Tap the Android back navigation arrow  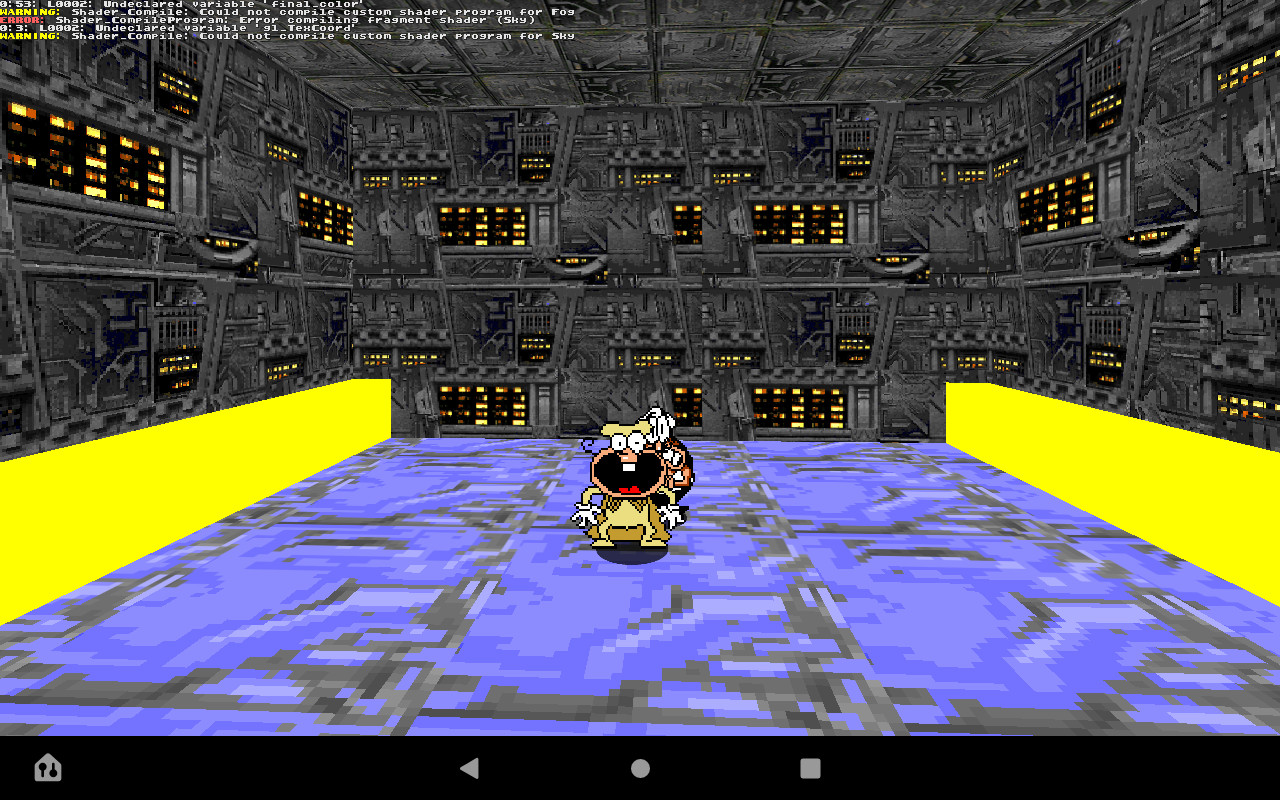[470, 769]
